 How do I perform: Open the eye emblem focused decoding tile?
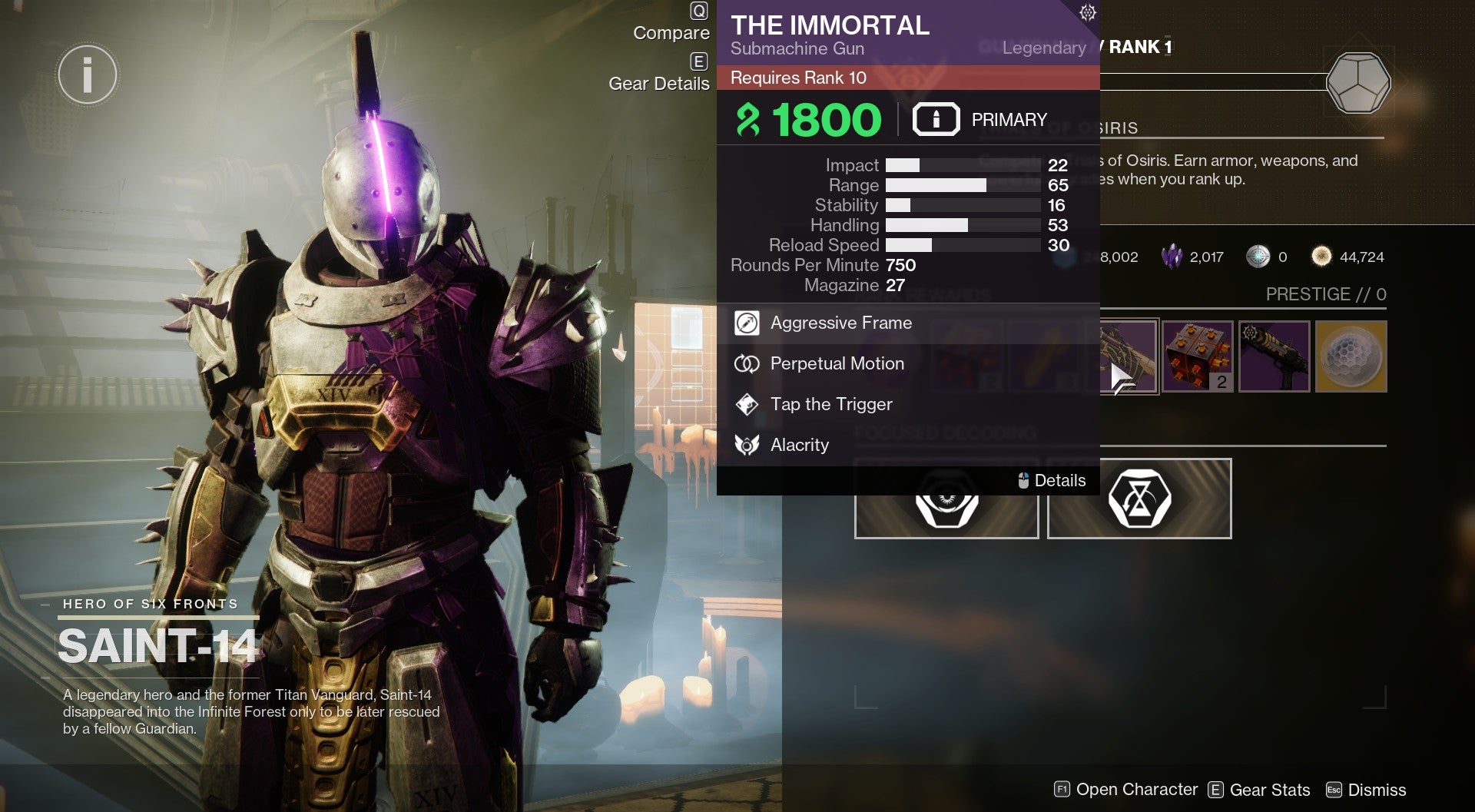(946, 510)
